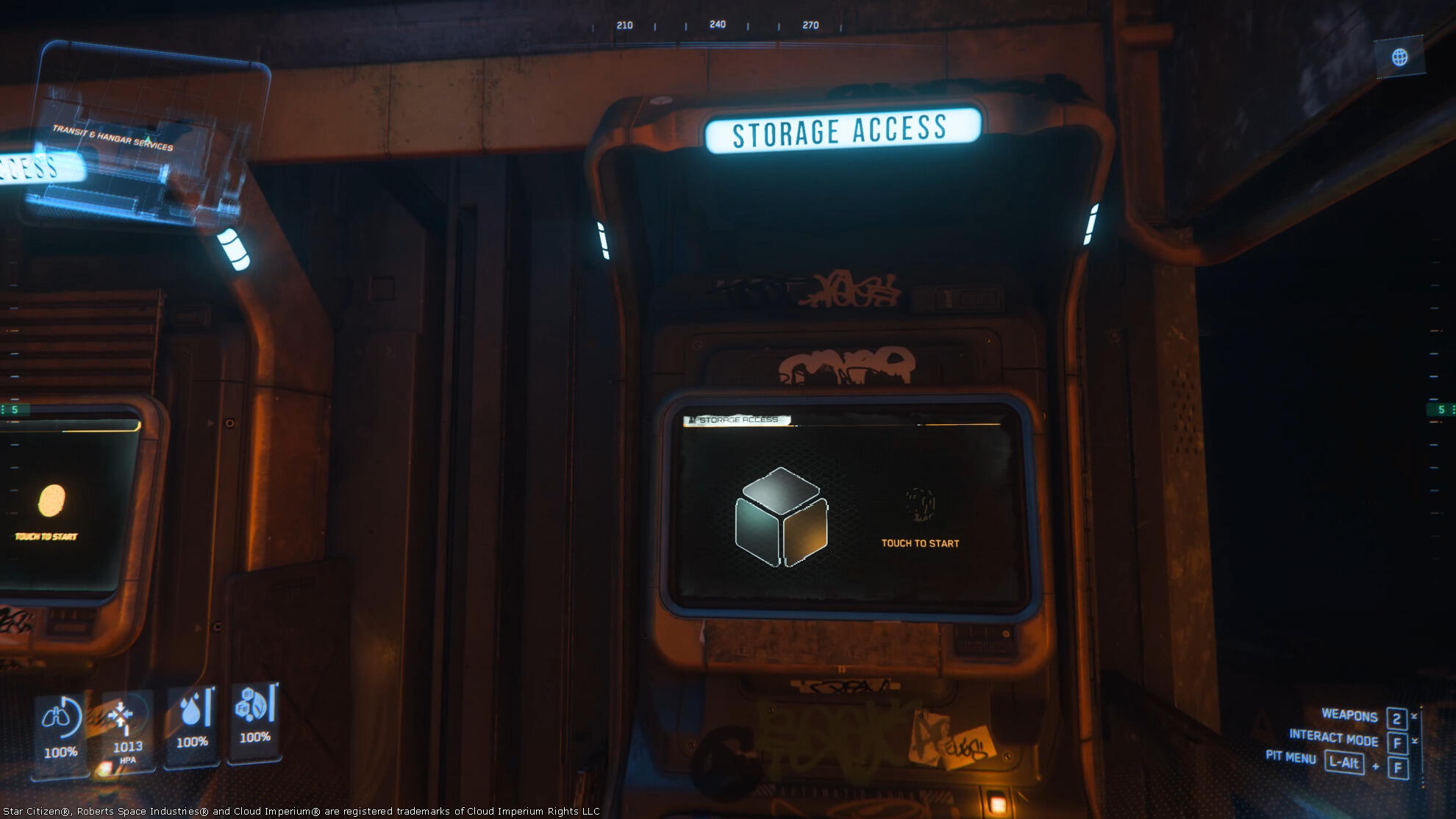This screenshot has width=1456, height=819.
Task: Tap the storage cube icon on the terminal
Action: point(781,517)
